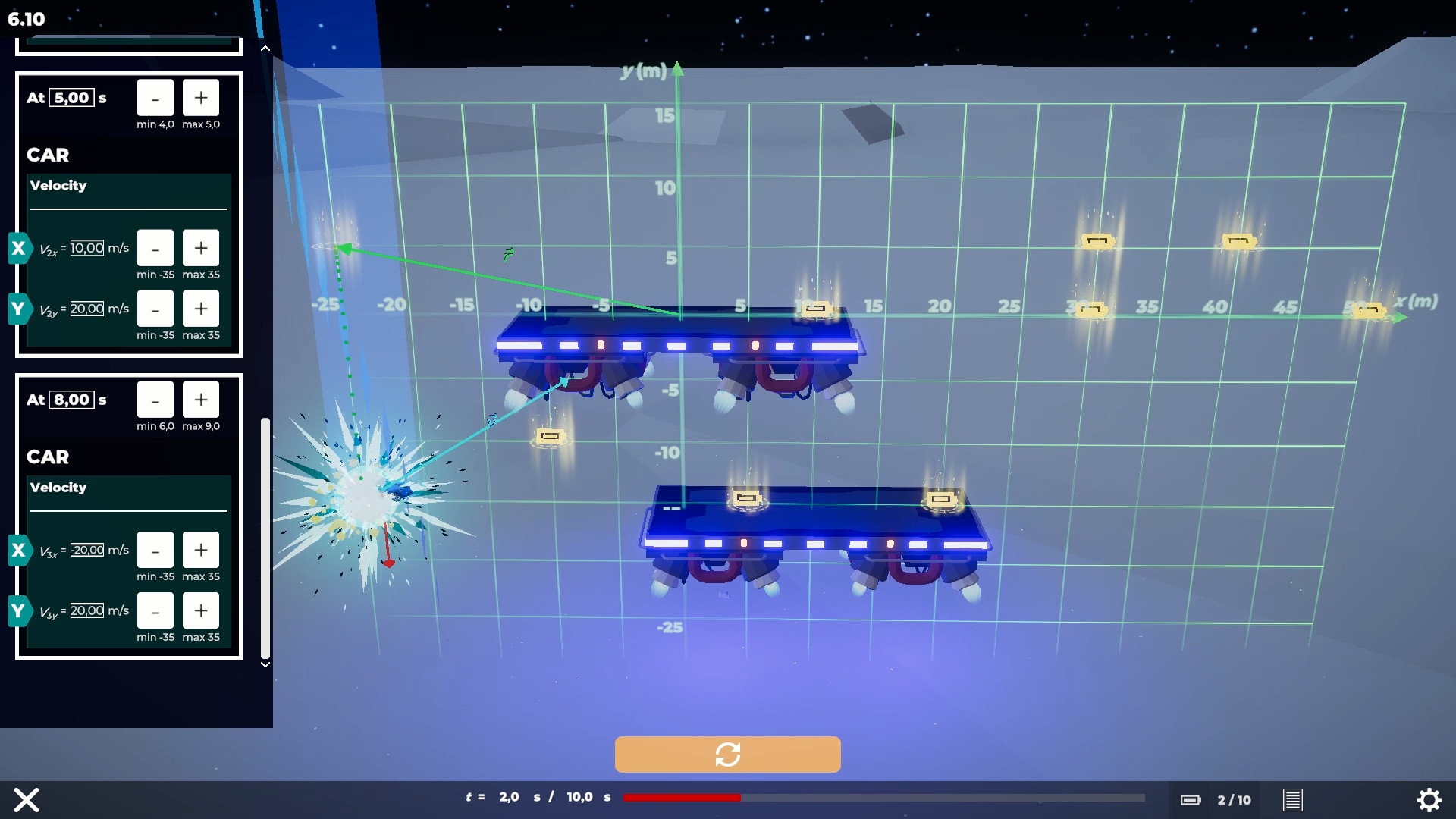Click the restart simulation refresh icon
Screen dimensions: 1456x819
[727, 754]
